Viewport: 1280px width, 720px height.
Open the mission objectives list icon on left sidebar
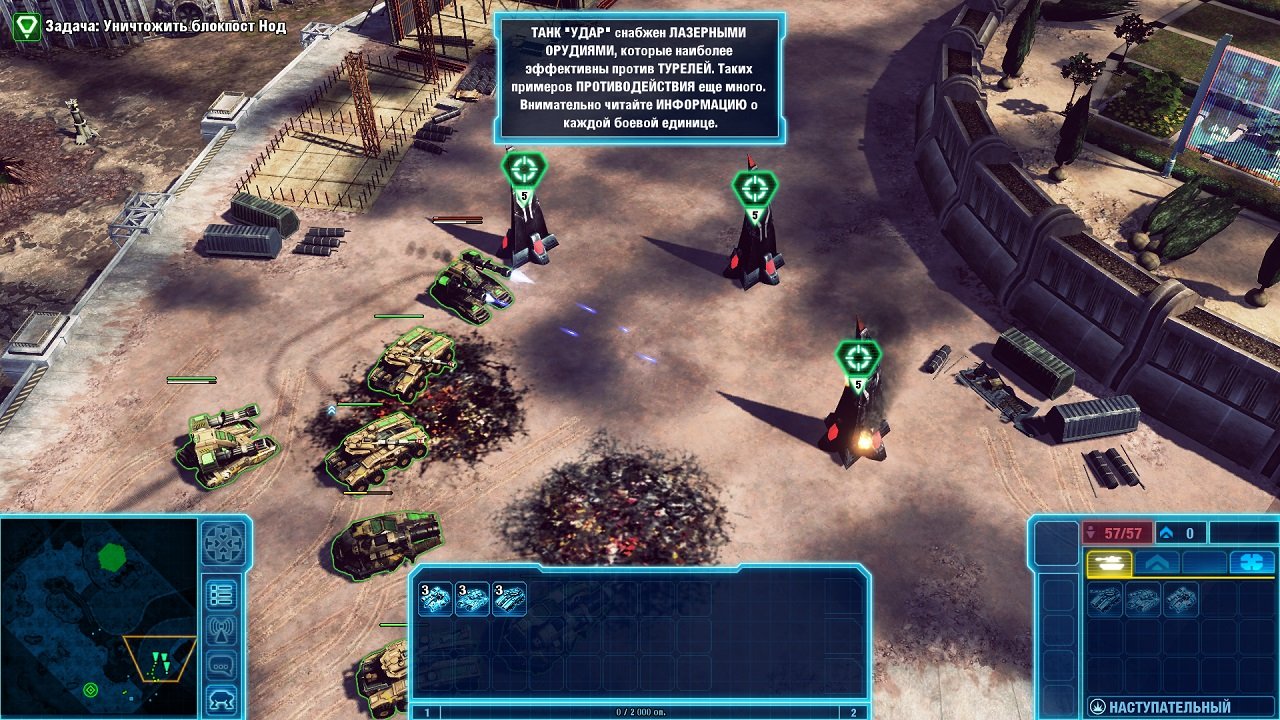coord(222,595)
